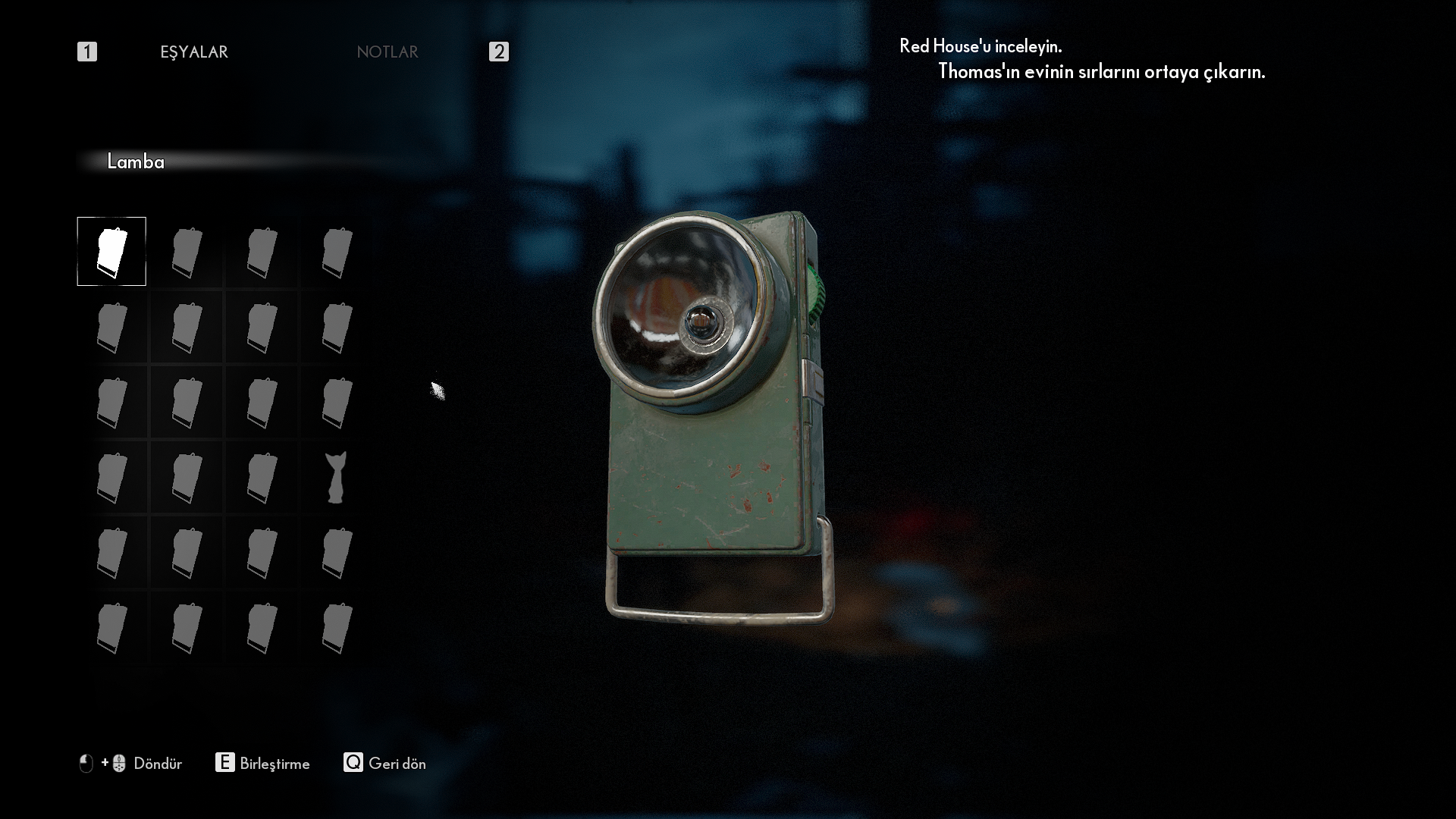Viewport: 1456px width, 819px height.
Task: Switch to the Eşyalar tab
Action: pyautogui.click(x=194, y=52)
